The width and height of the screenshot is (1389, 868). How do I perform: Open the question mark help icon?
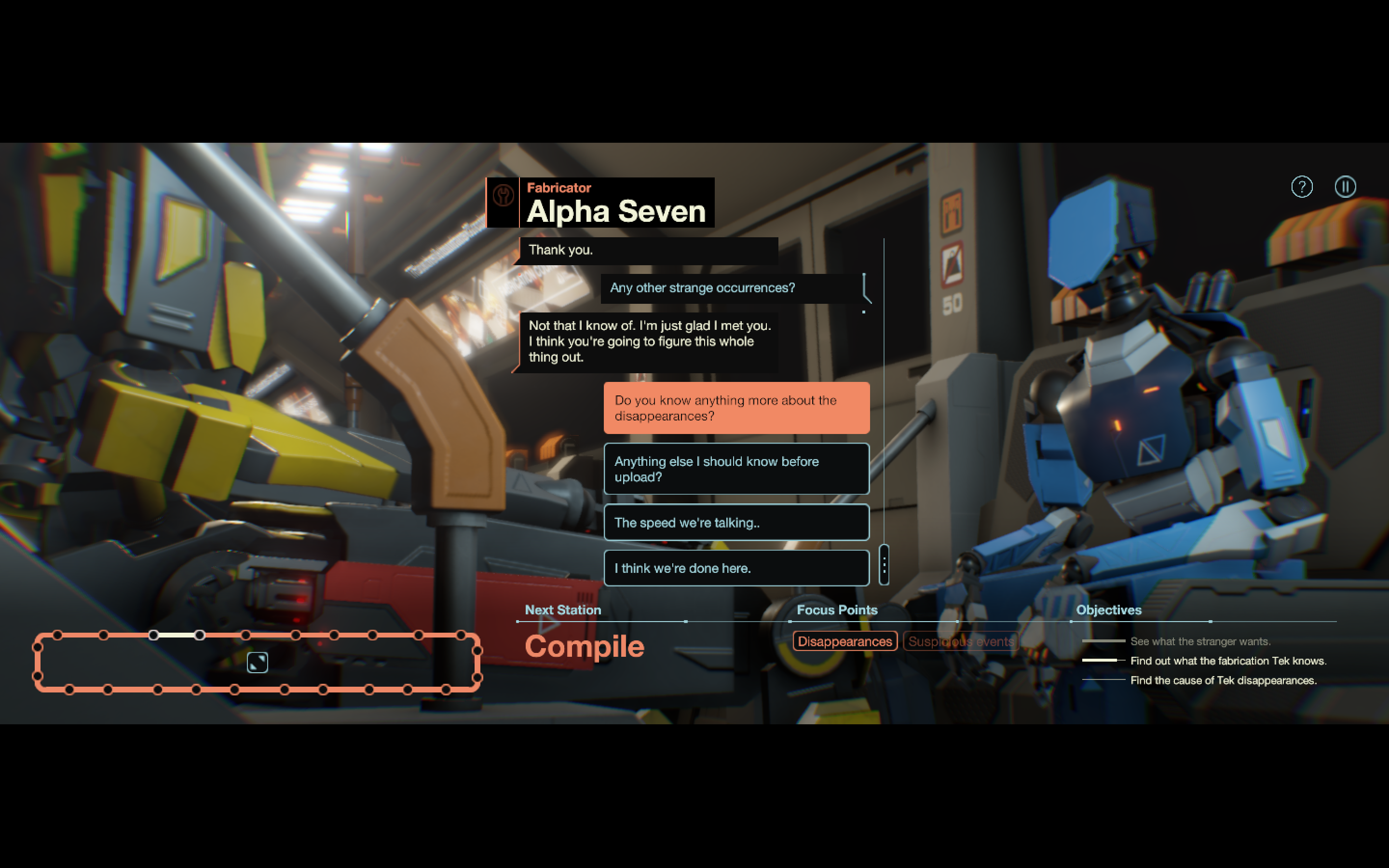[1302, 187]
